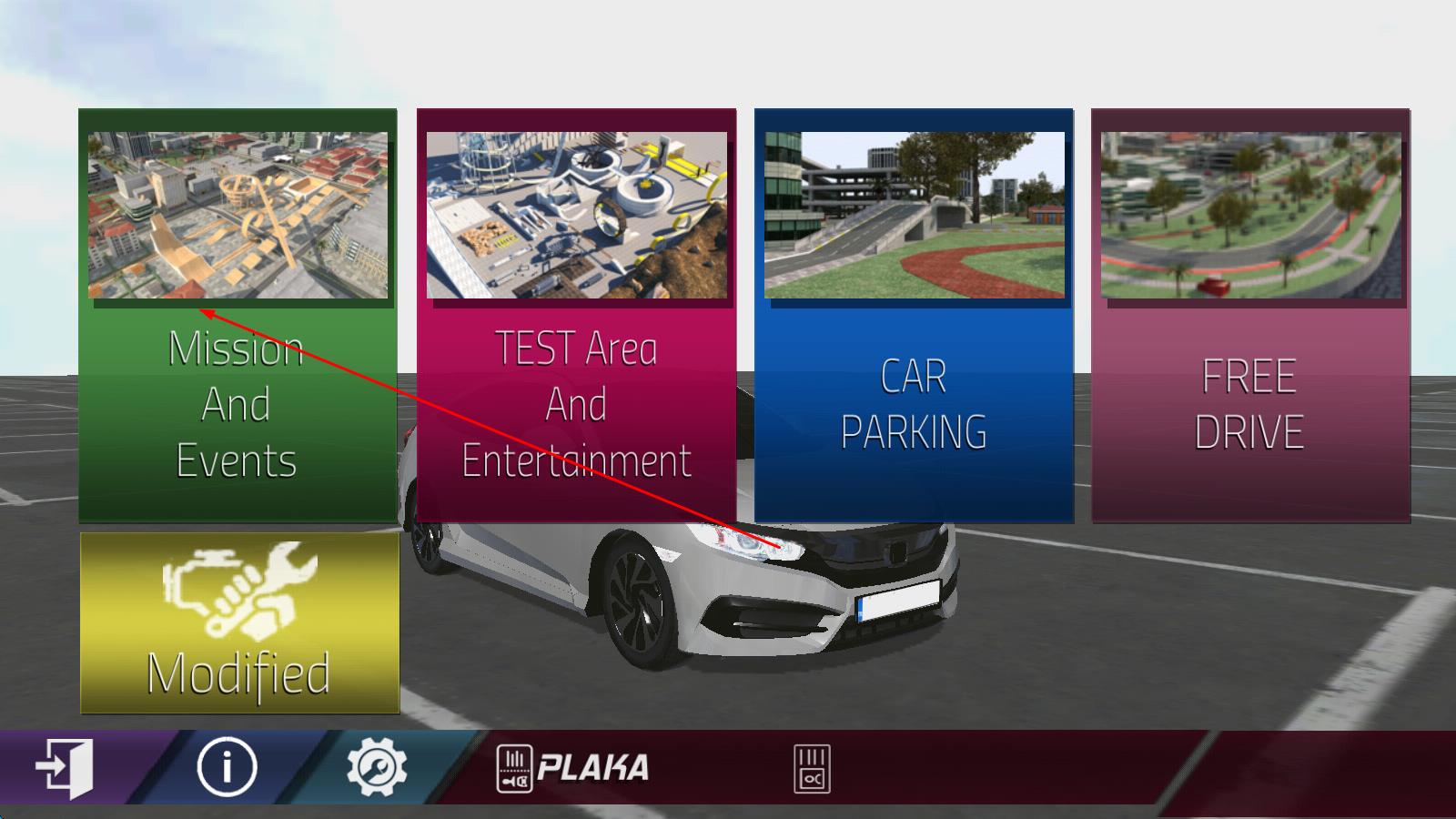
Task: Edit the license plate with PLAKA
Action: click(x=573, y=768)
